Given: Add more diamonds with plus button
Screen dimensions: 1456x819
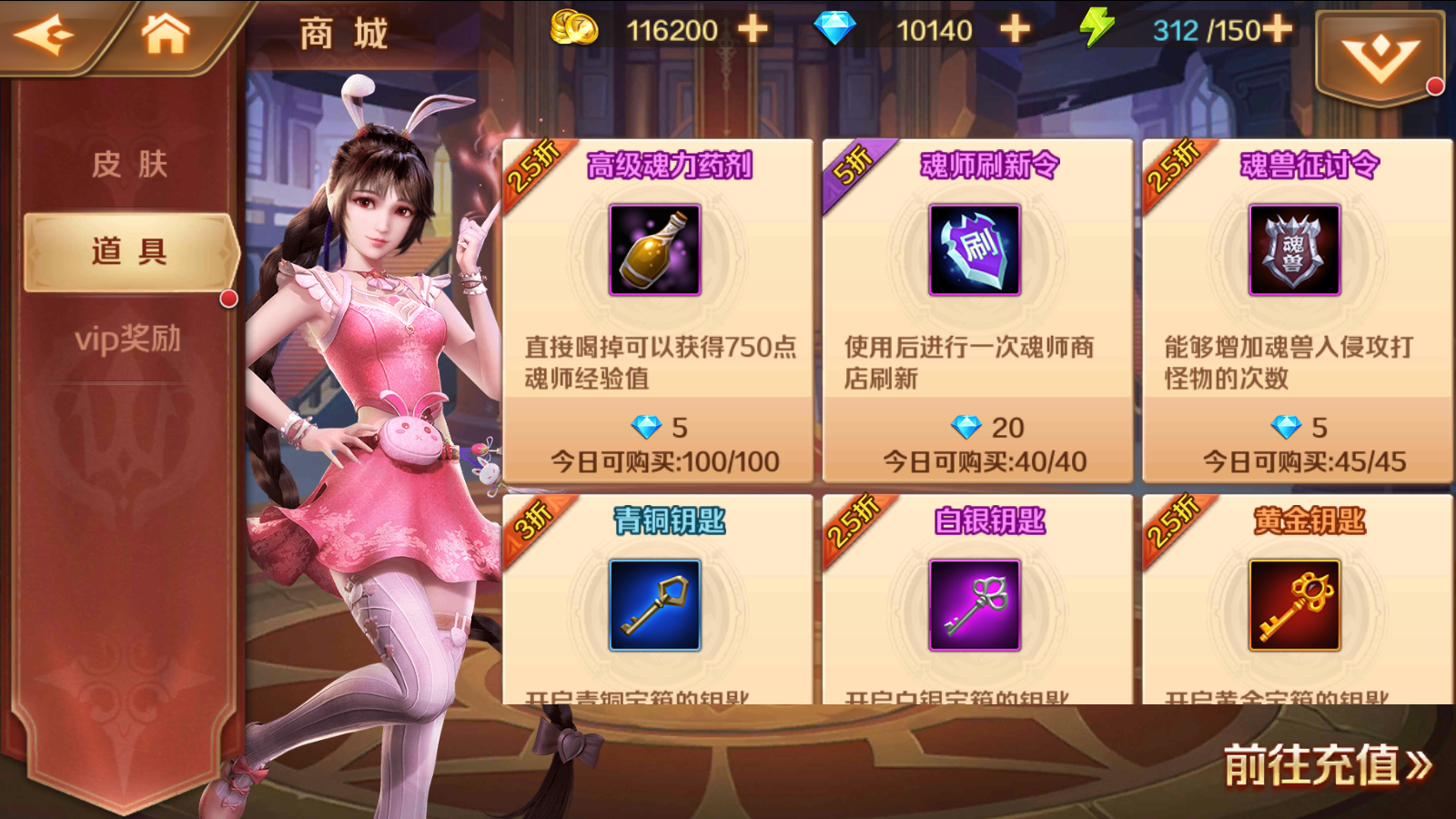Looking at the screenshot, I should tap(1015, 30).
